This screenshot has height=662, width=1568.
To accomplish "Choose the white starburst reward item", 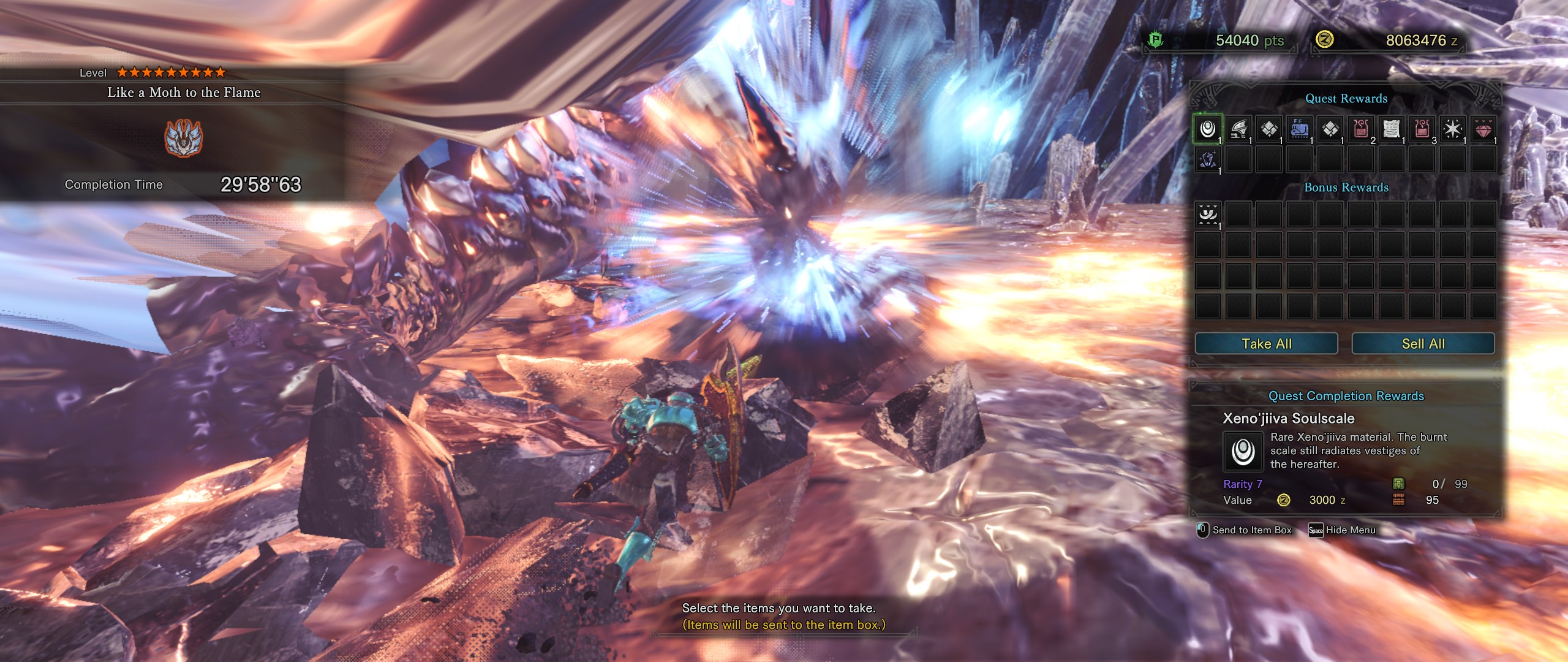I will (1452, 129).
